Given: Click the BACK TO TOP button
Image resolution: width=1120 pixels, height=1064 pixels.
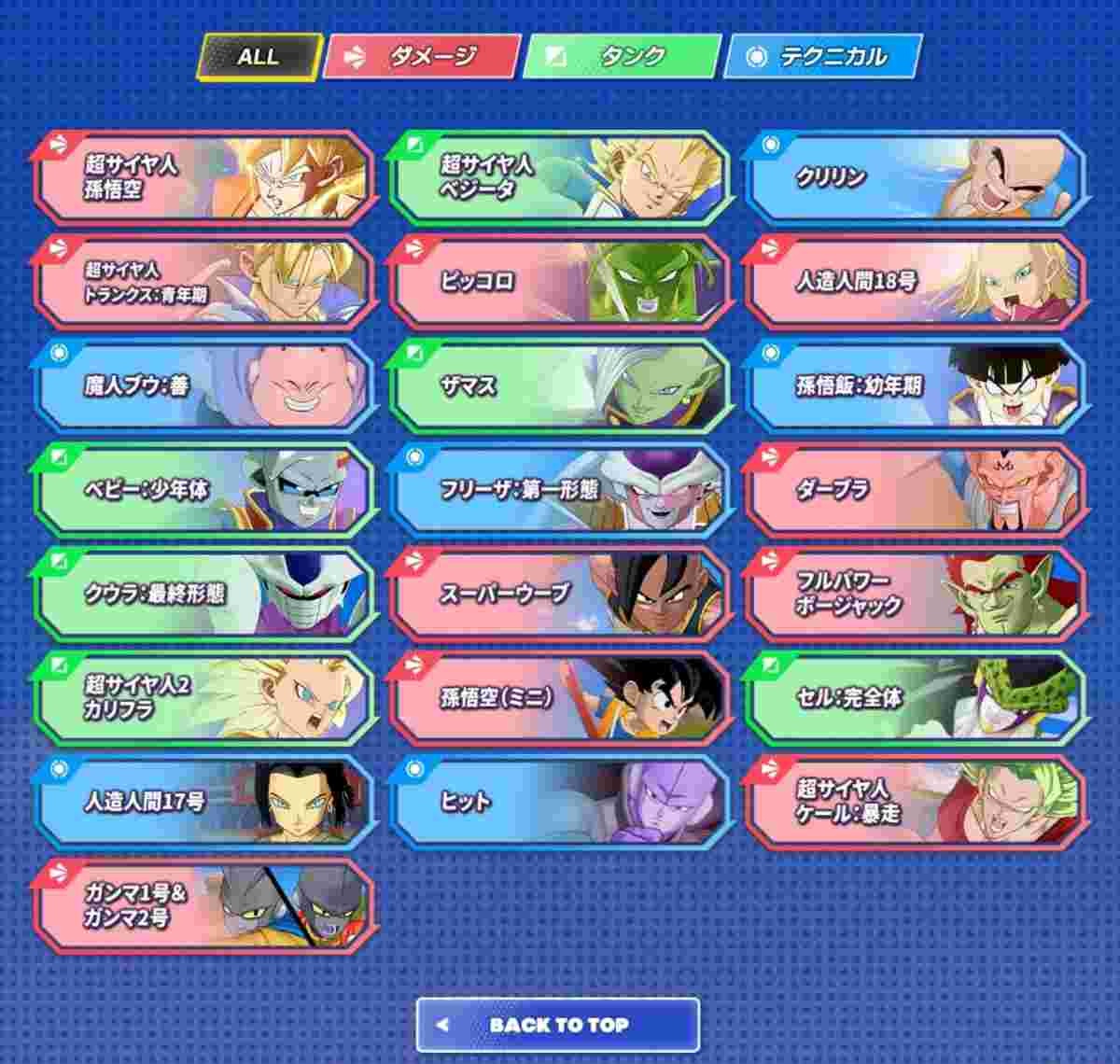Looking at the screenshot, I should pyautogui.click(x=558, y=1025).
